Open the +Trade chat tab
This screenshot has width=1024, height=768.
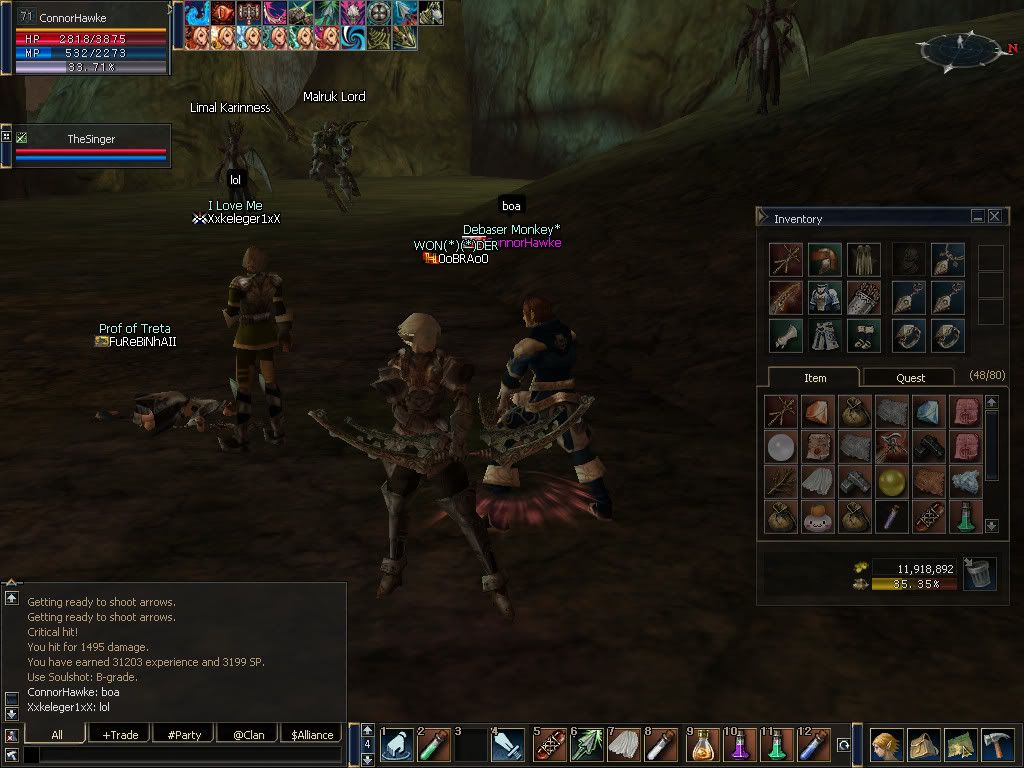click(120, 735)
